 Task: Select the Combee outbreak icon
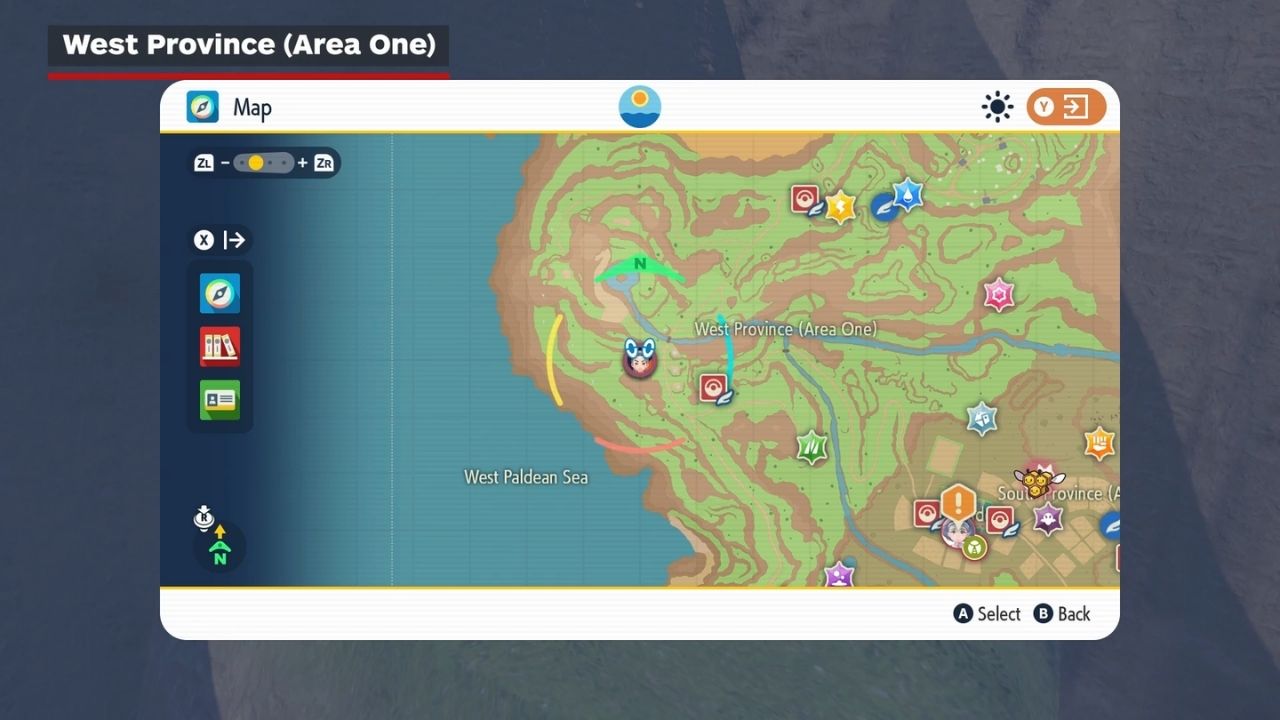pos(1038,482)
